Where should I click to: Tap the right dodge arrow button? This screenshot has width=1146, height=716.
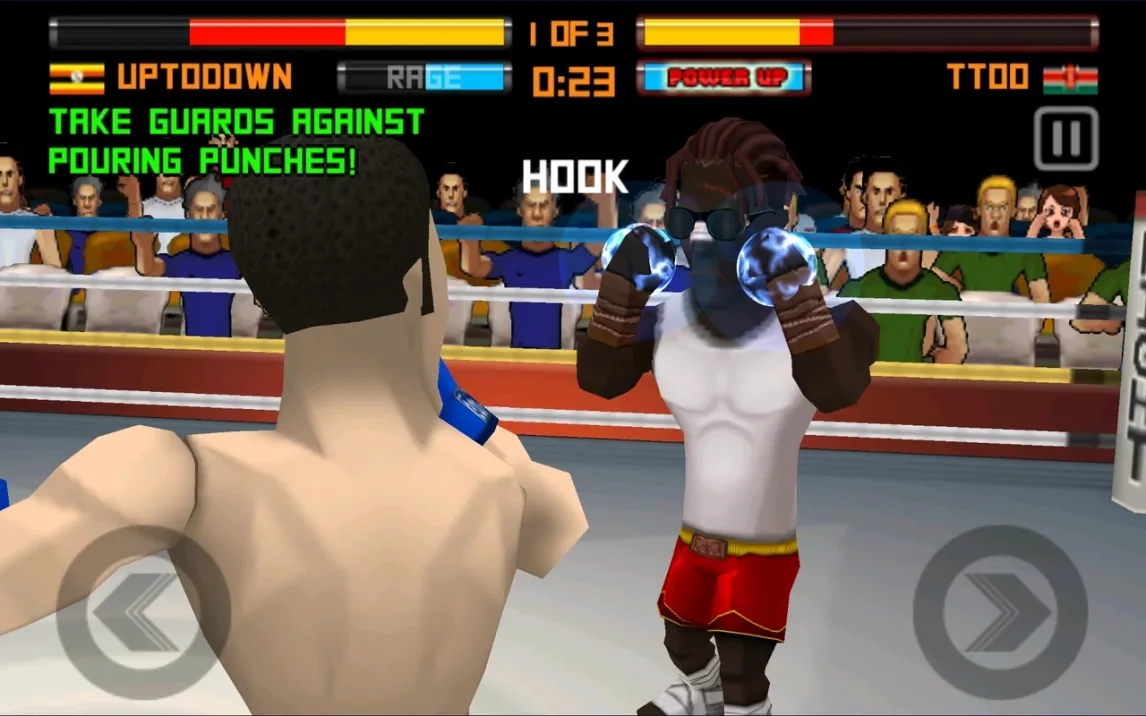(x=1000, y=612)
